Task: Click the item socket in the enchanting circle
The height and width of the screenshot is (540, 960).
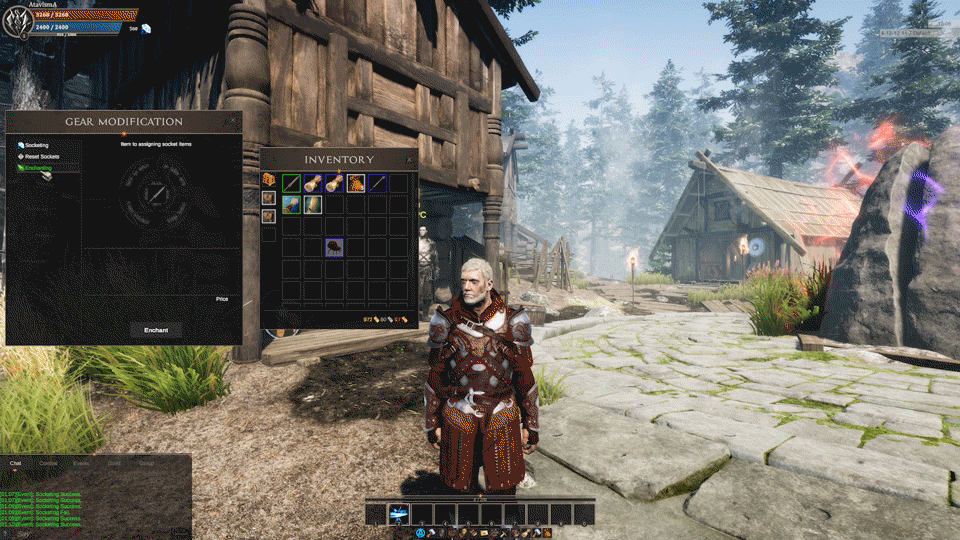Action: pos(155,193)
